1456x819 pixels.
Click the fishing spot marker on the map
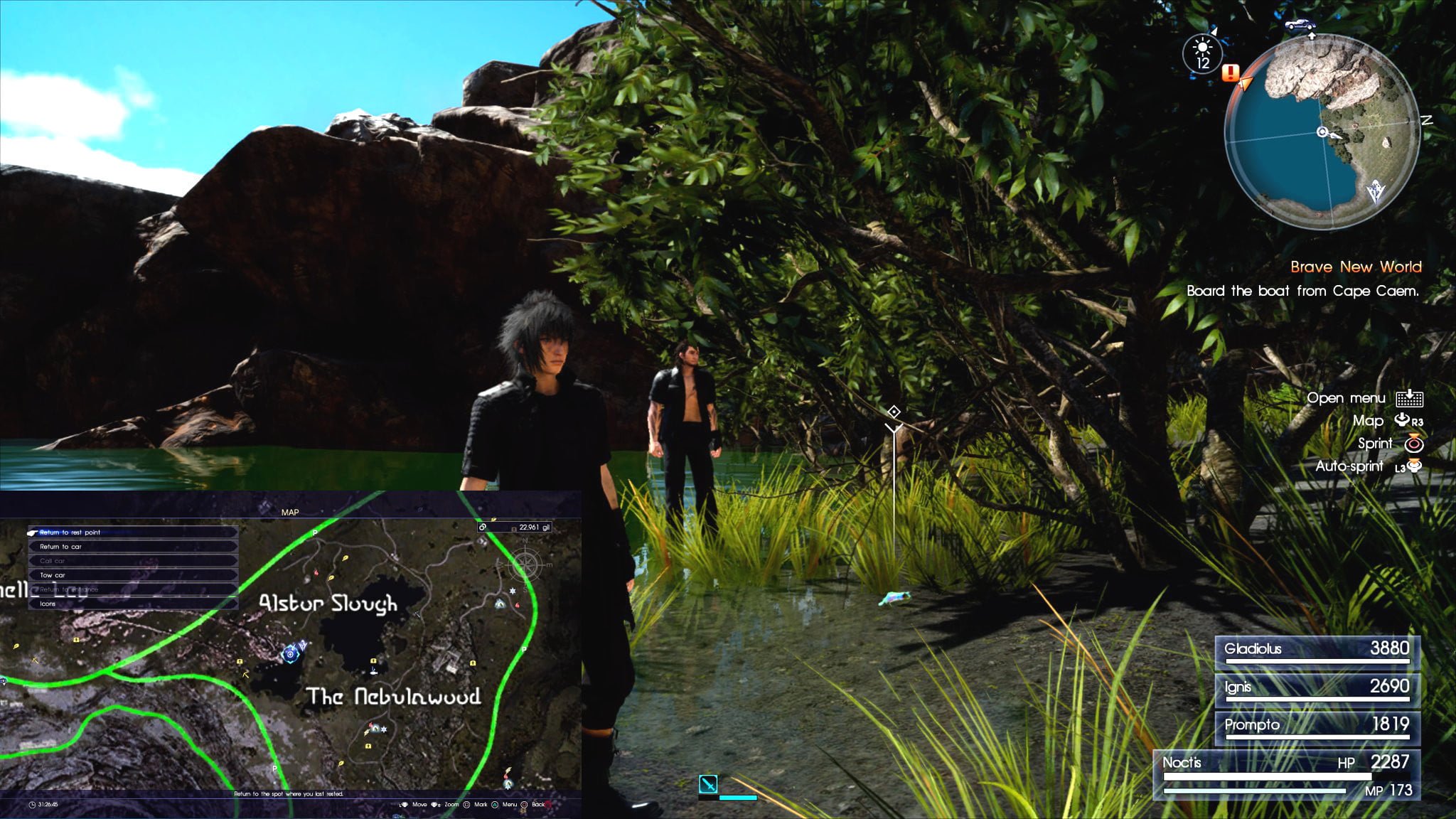tap(373, 670)
